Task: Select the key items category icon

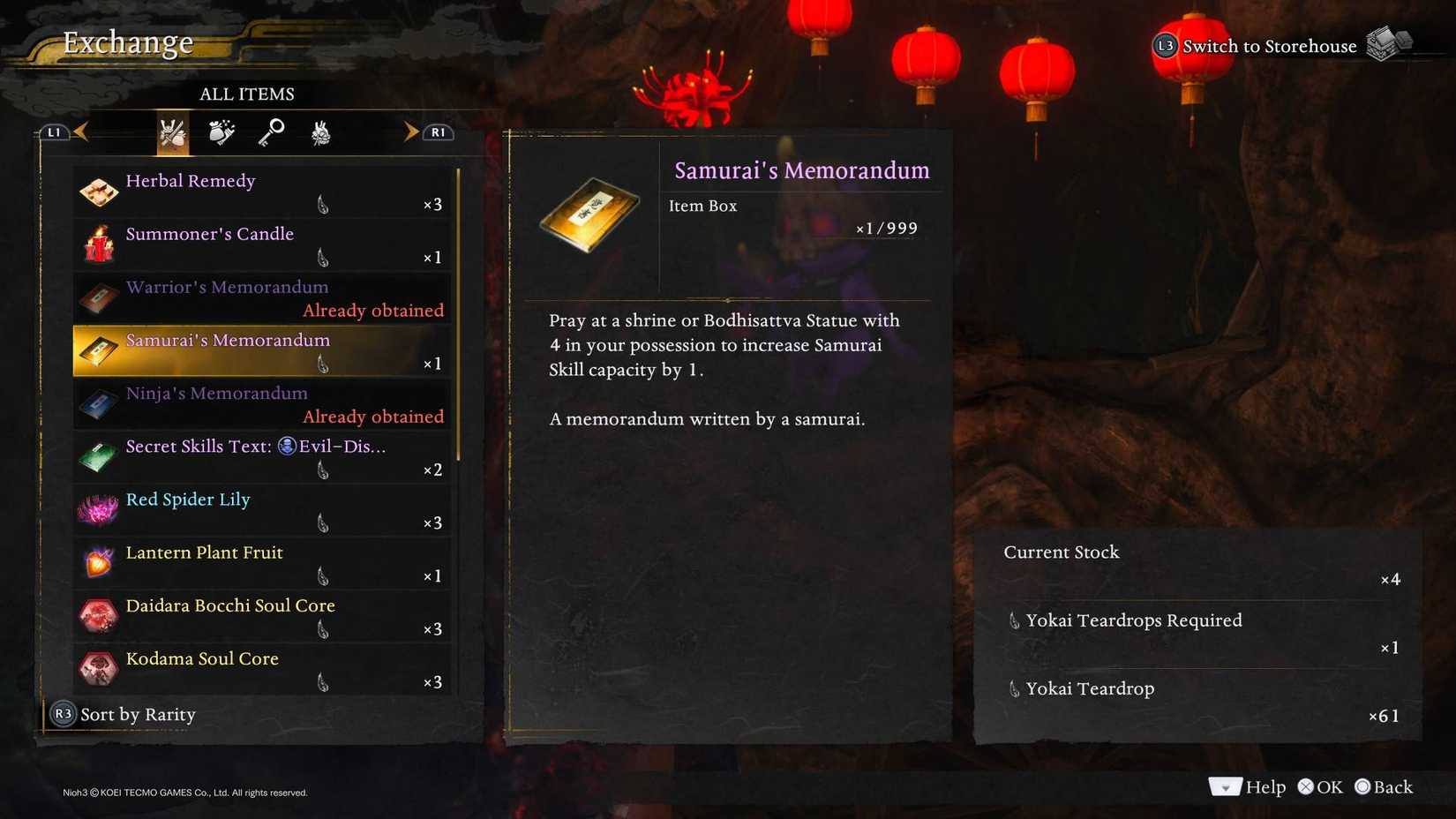Action: pos(271,132)
